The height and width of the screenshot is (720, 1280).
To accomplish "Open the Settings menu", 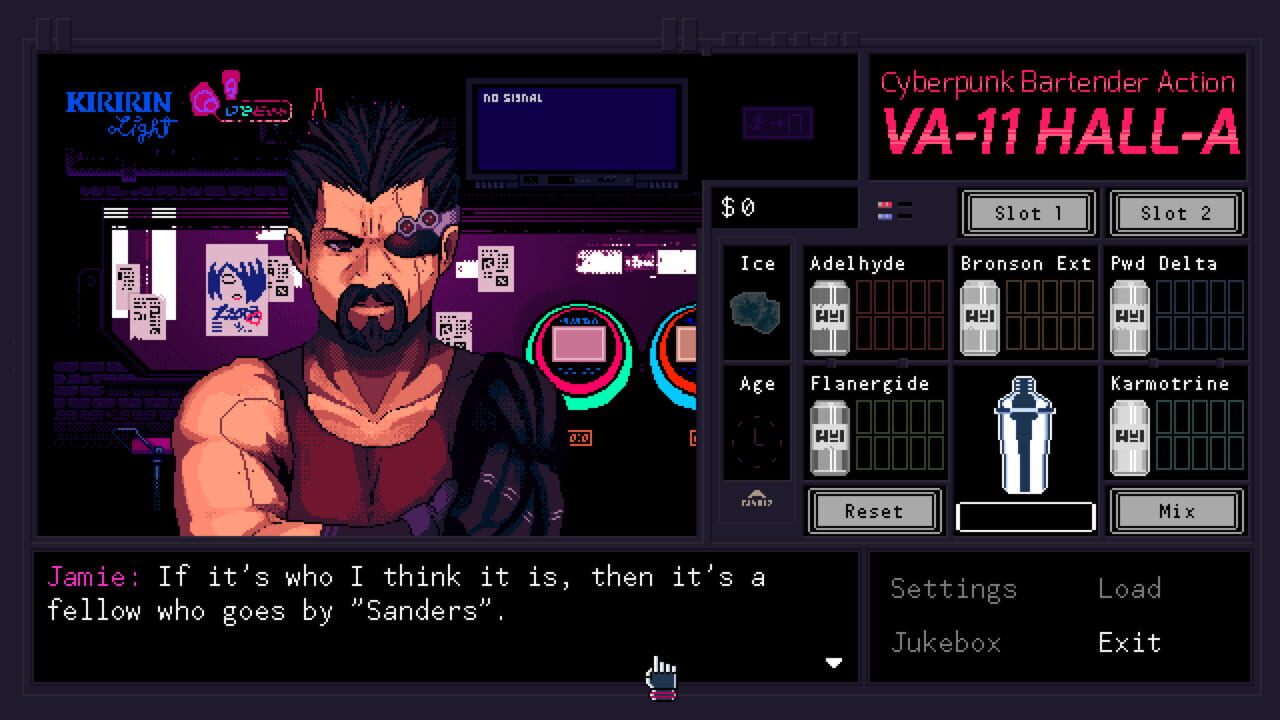I will coord(952,589).
